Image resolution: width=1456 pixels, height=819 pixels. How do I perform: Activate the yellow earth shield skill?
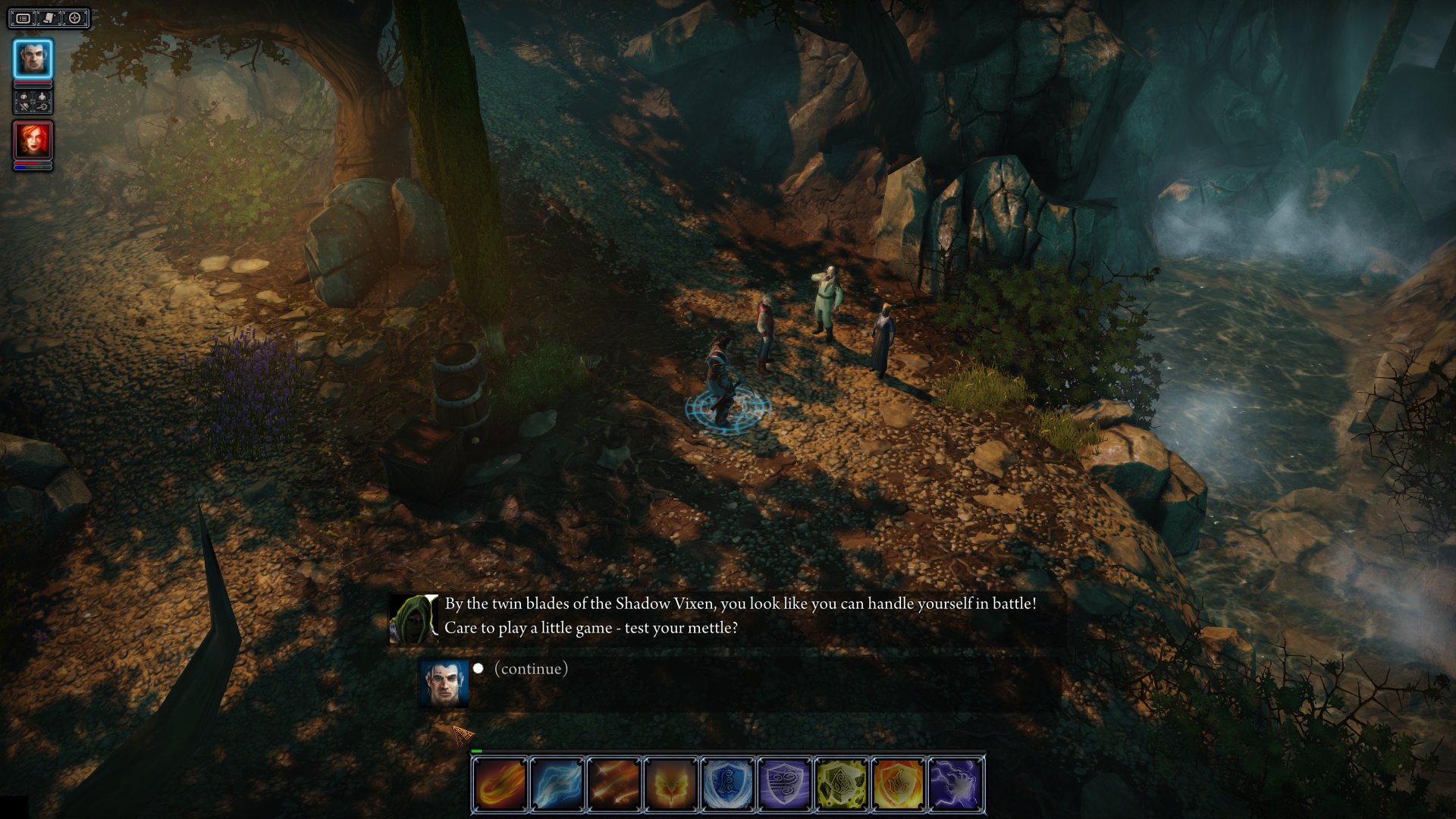841,784
